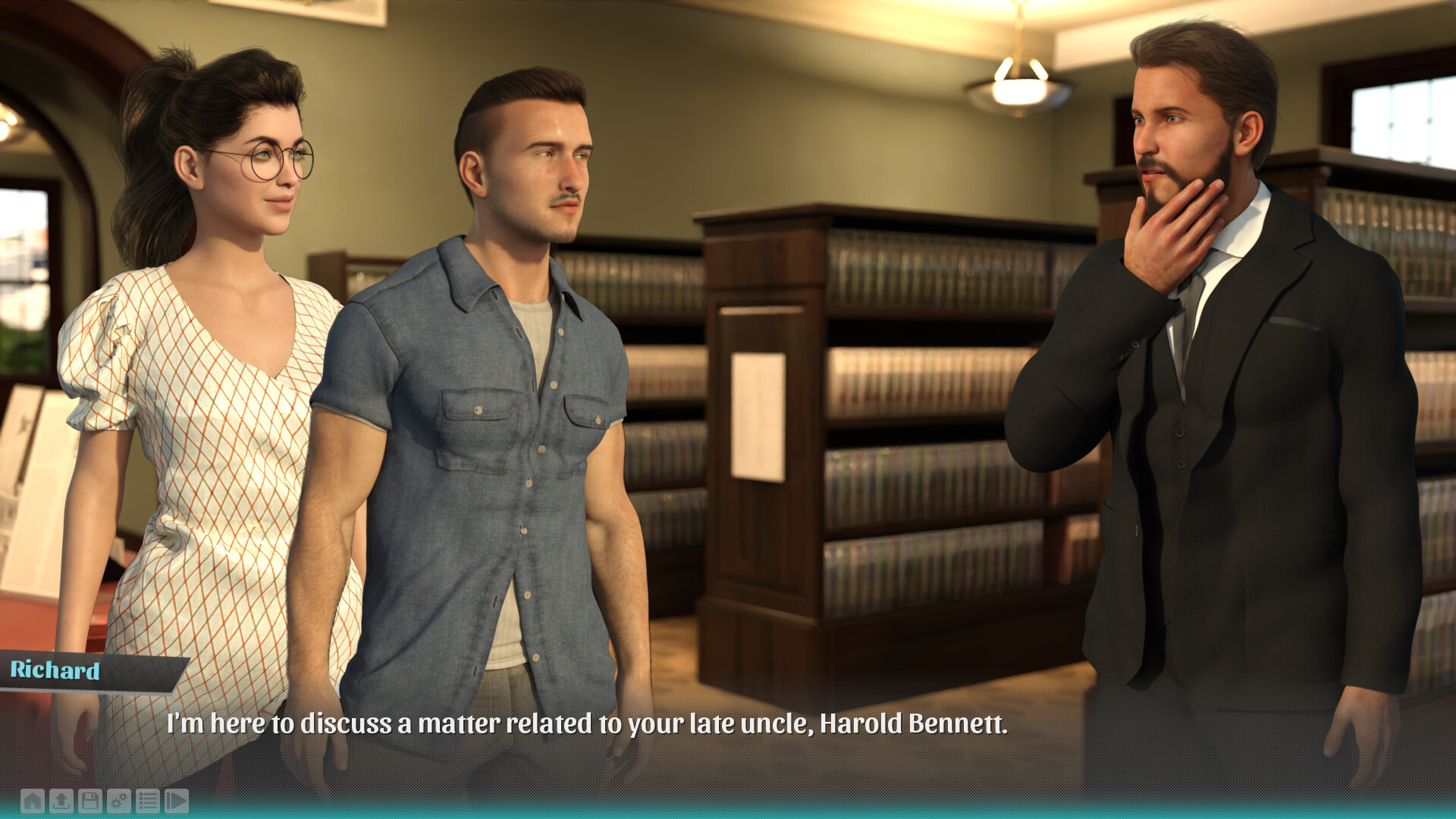1456x819 pixels.
Task: Open the load game screen
Action: click(x=61, y=801)
